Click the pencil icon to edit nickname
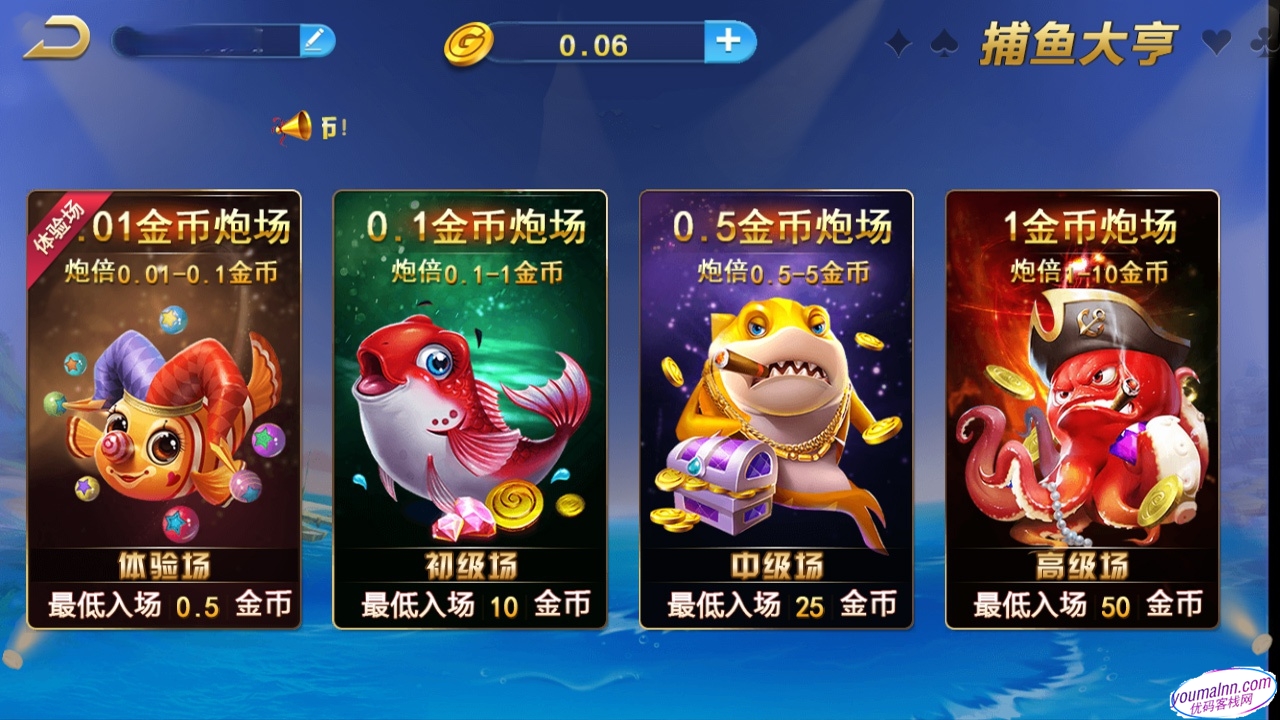Screen dimensions: 1280x720 [x=316, y=38]
